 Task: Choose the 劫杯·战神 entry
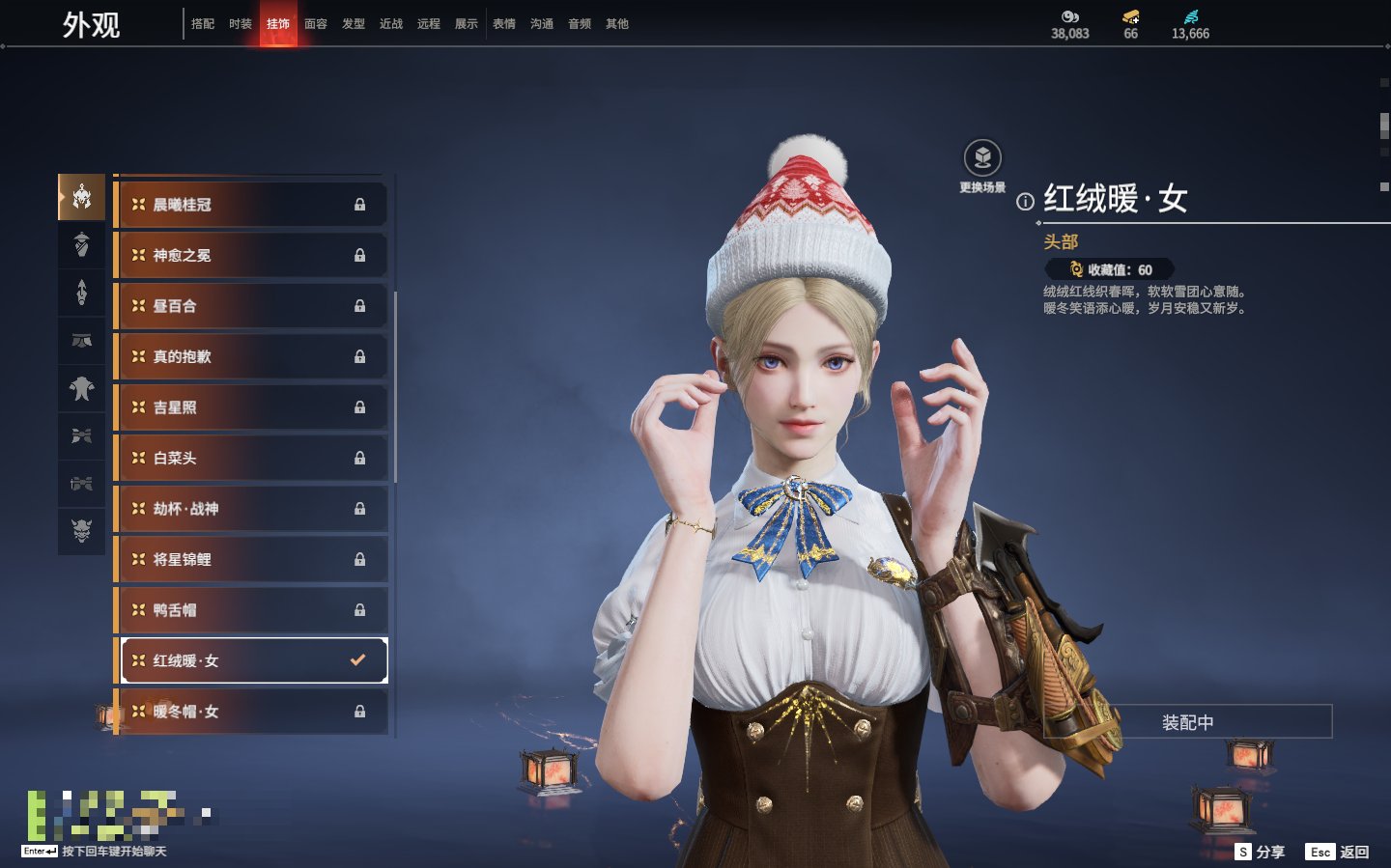(251, 509)
